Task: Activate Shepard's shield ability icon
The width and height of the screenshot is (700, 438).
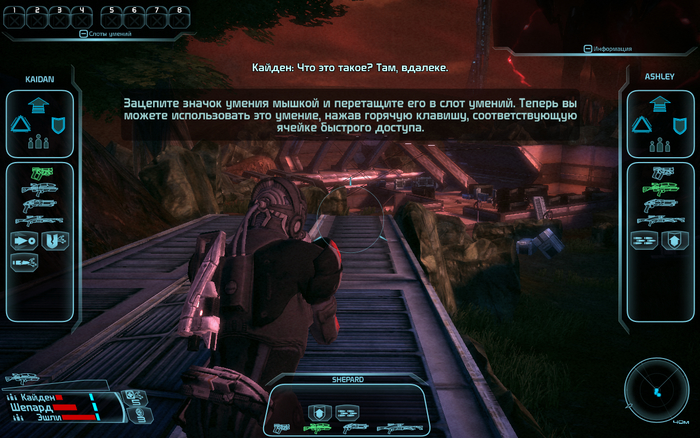Action: (317, 410)
